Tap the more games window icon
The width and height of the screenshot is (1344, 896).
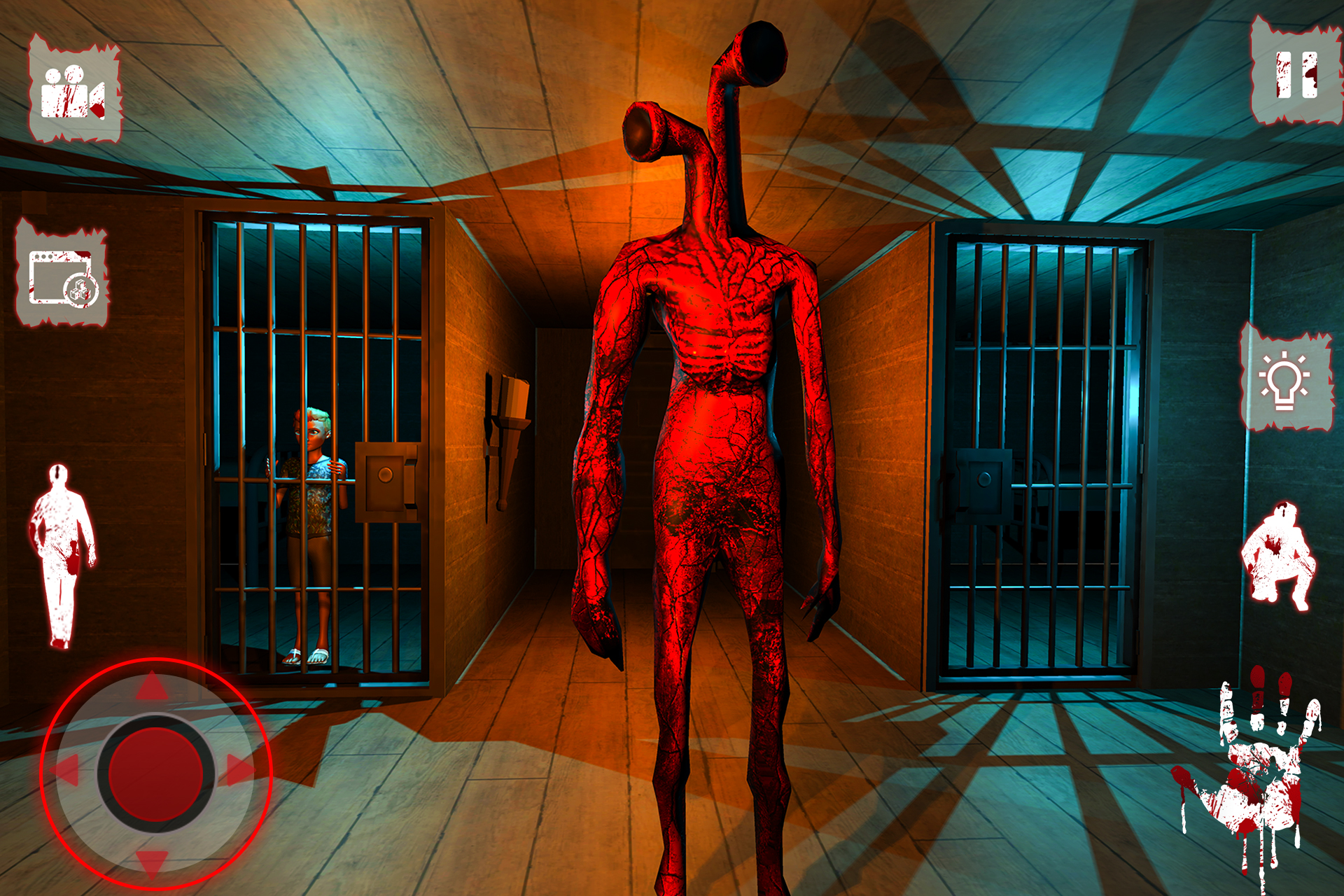coord(63,273)
